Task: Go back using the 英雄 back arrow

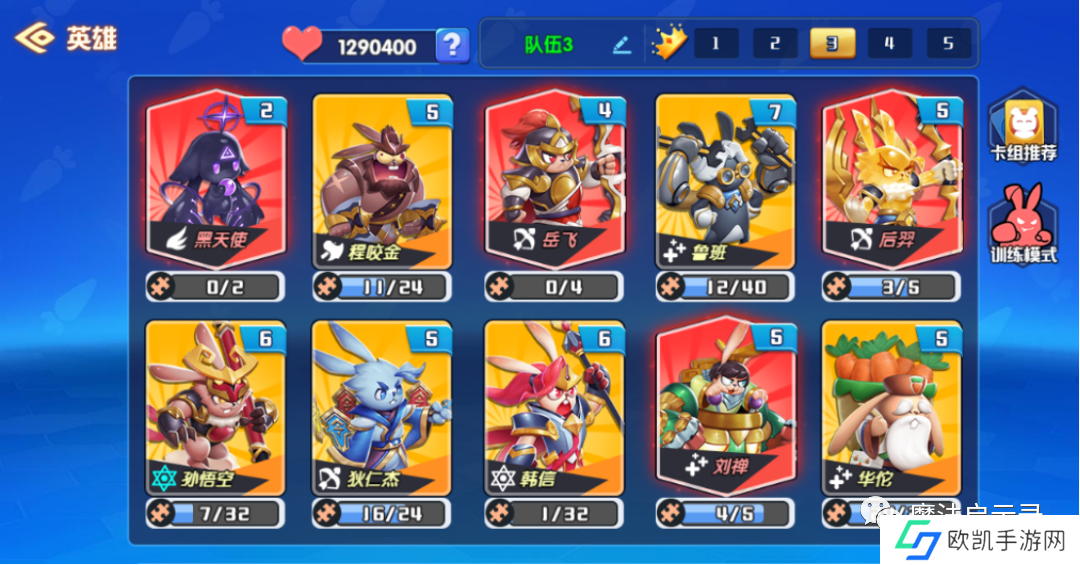Action: (35, 39)
